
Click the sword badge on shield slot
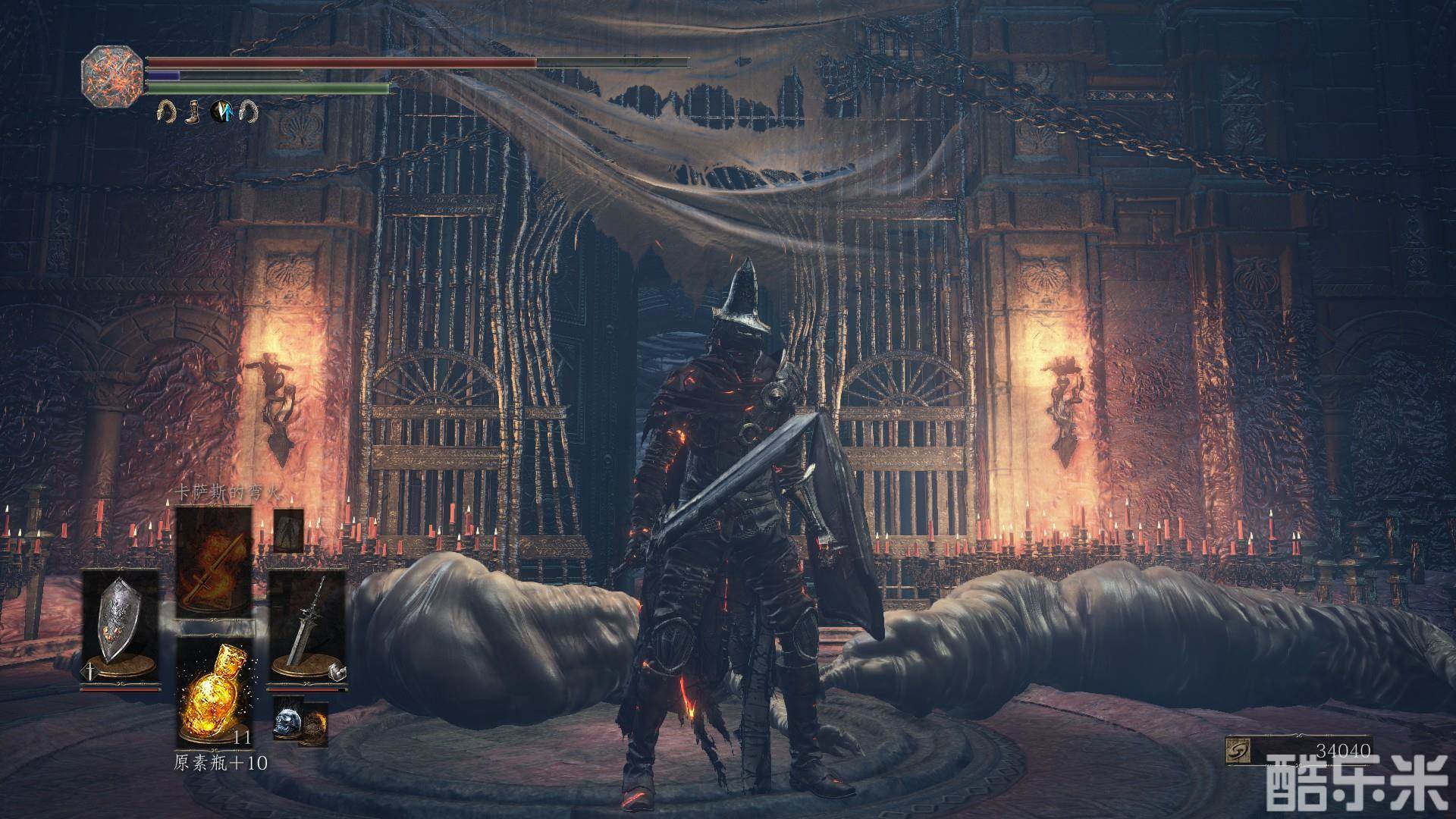(x=89, y=670)
